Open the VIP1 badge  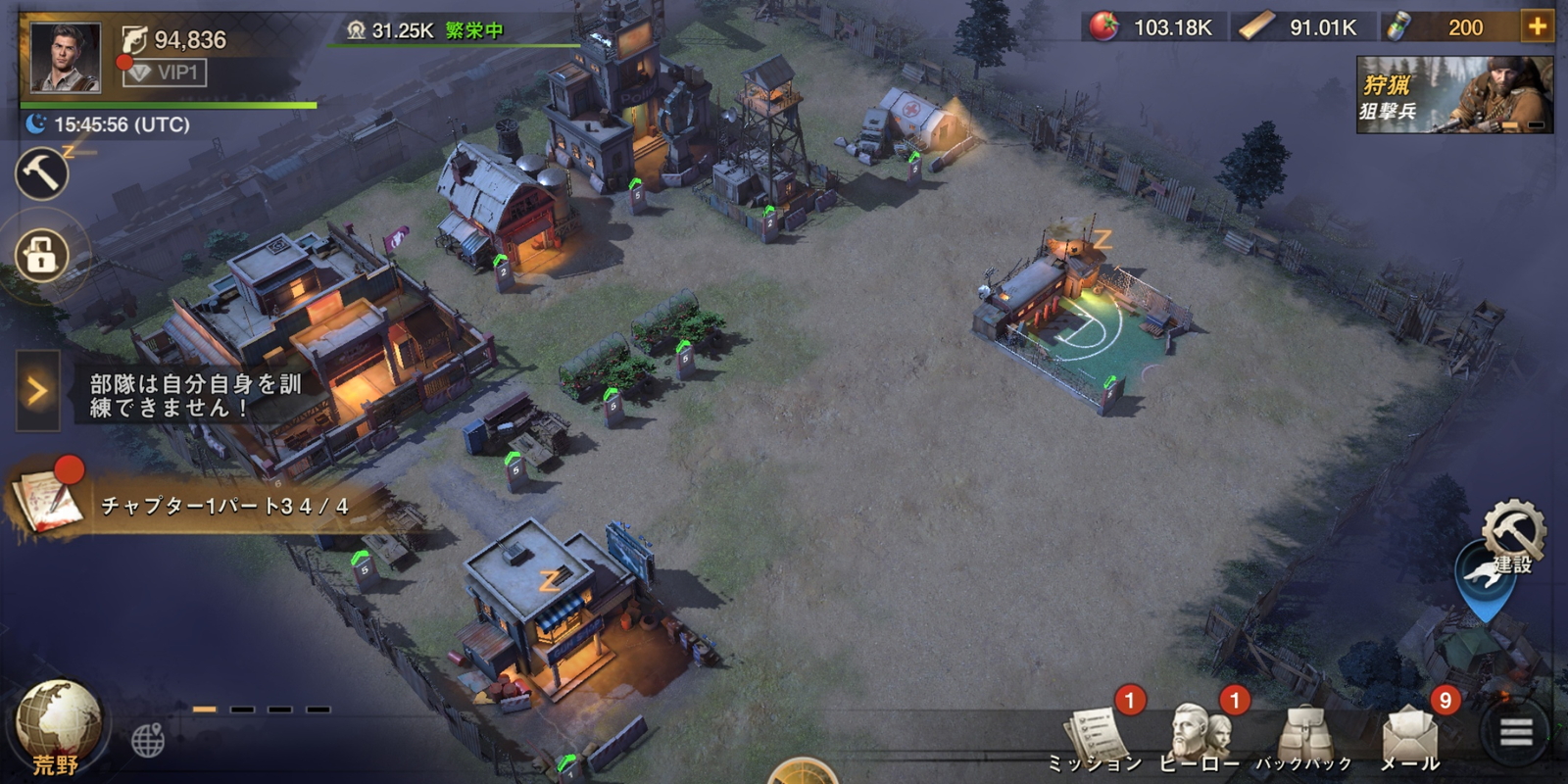[165, 73]
